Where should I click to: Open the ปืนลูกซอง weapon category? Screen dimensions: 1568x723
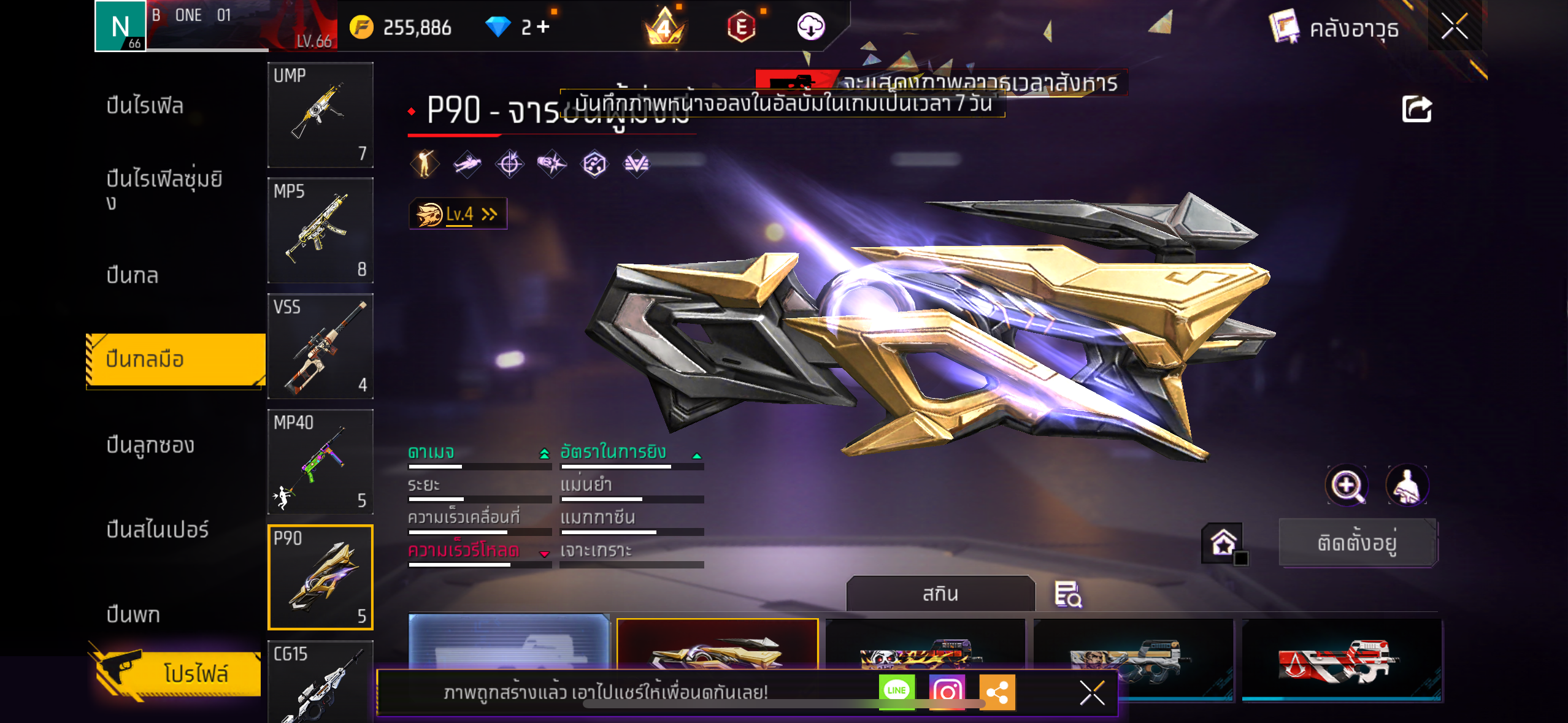click(x=150, y=445)
